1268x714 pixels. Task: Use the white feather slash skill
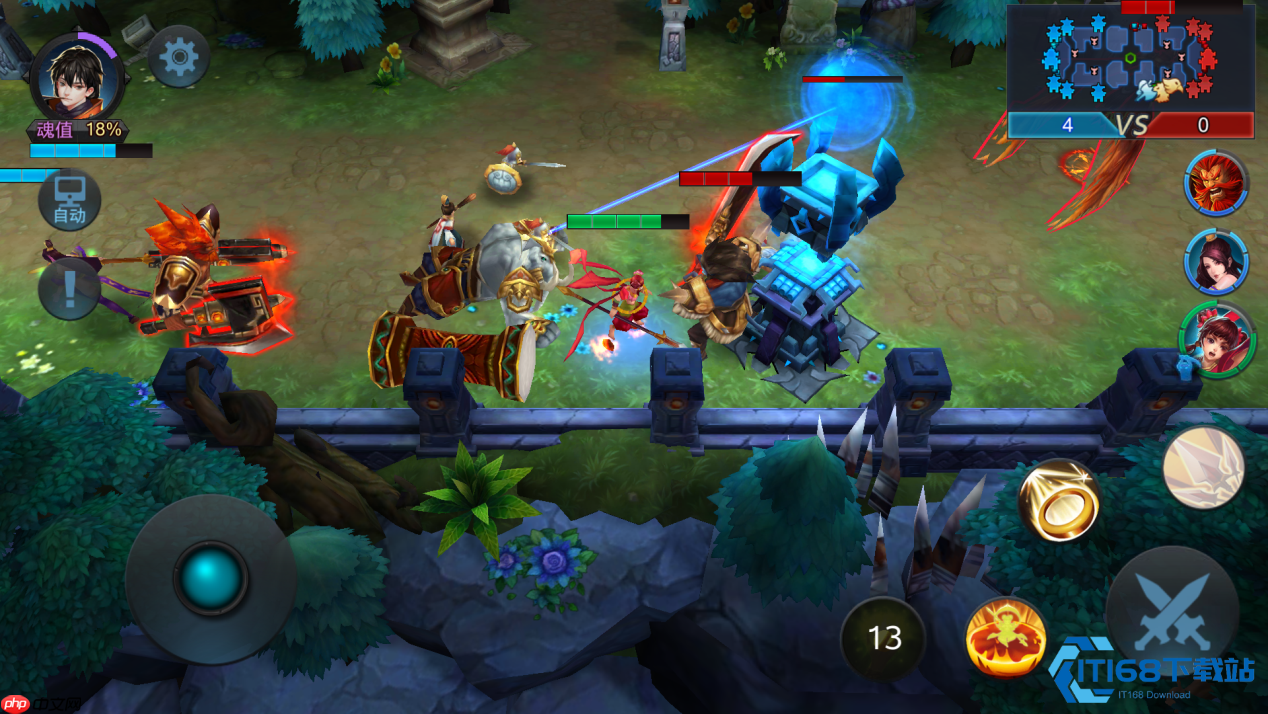[1203, 467]
